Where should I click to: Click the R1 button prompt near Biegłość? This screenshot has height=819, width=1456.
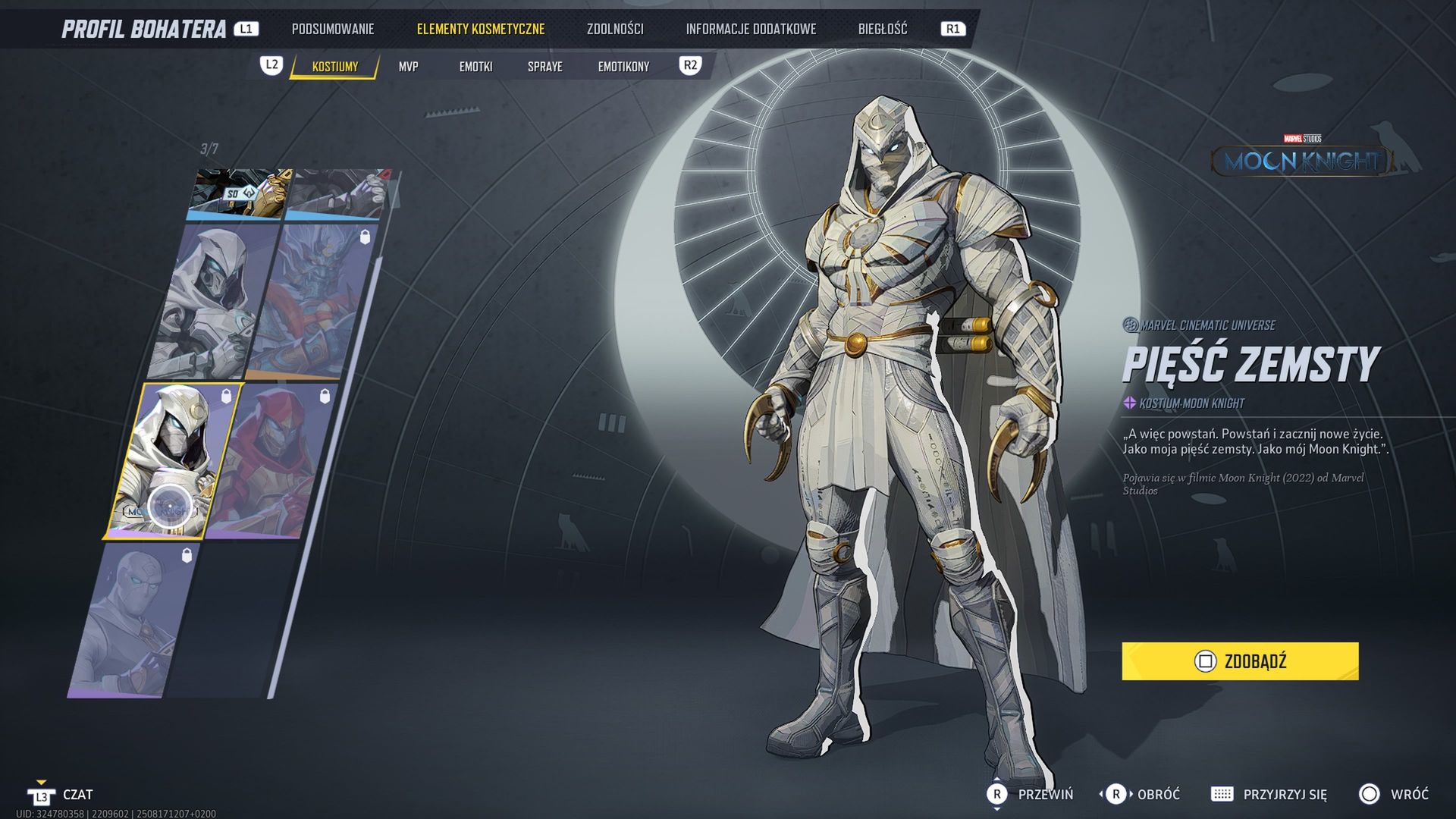click(x=953, y=29)
